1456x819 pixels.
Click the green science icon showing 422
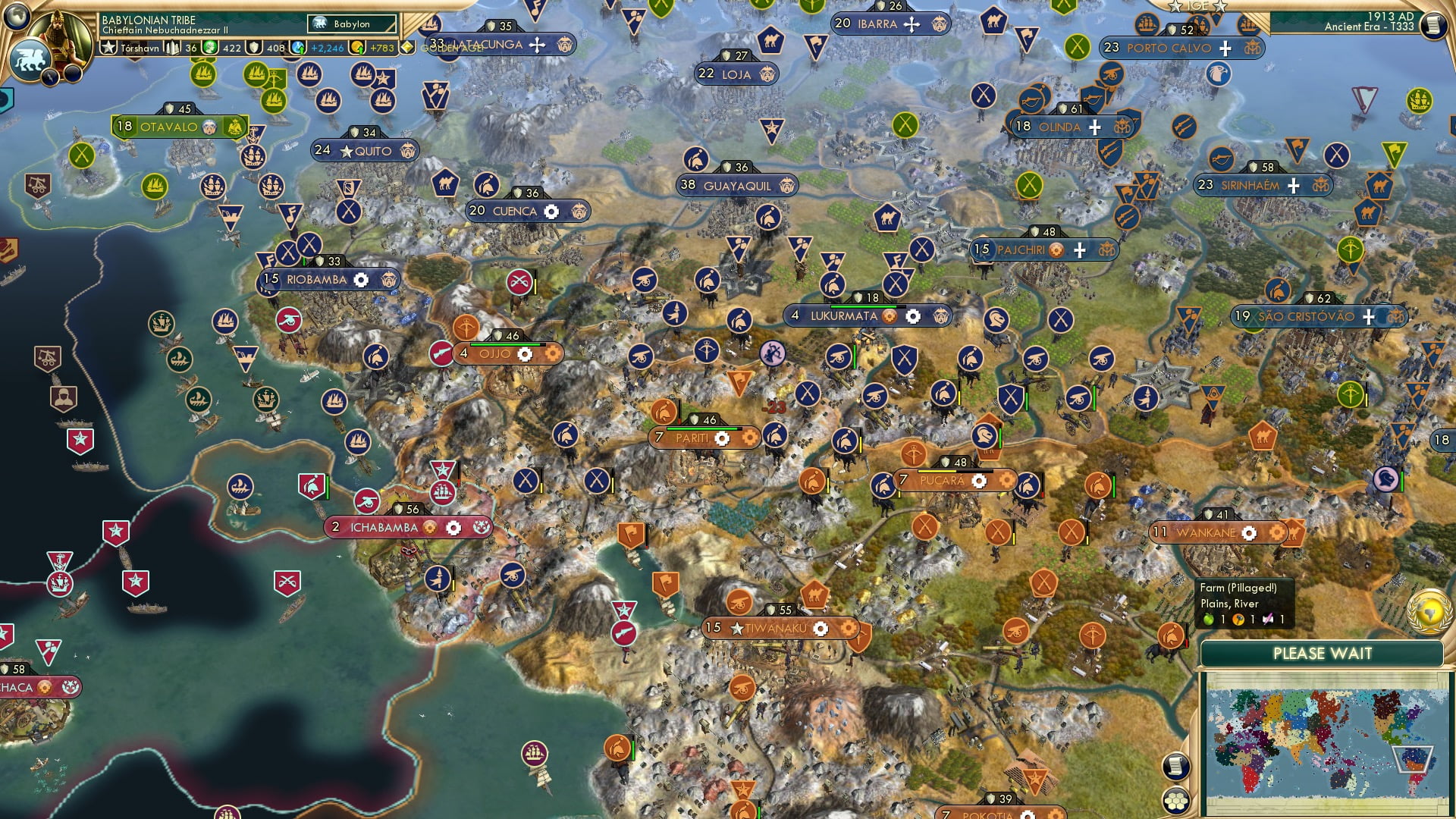[209, 48]
